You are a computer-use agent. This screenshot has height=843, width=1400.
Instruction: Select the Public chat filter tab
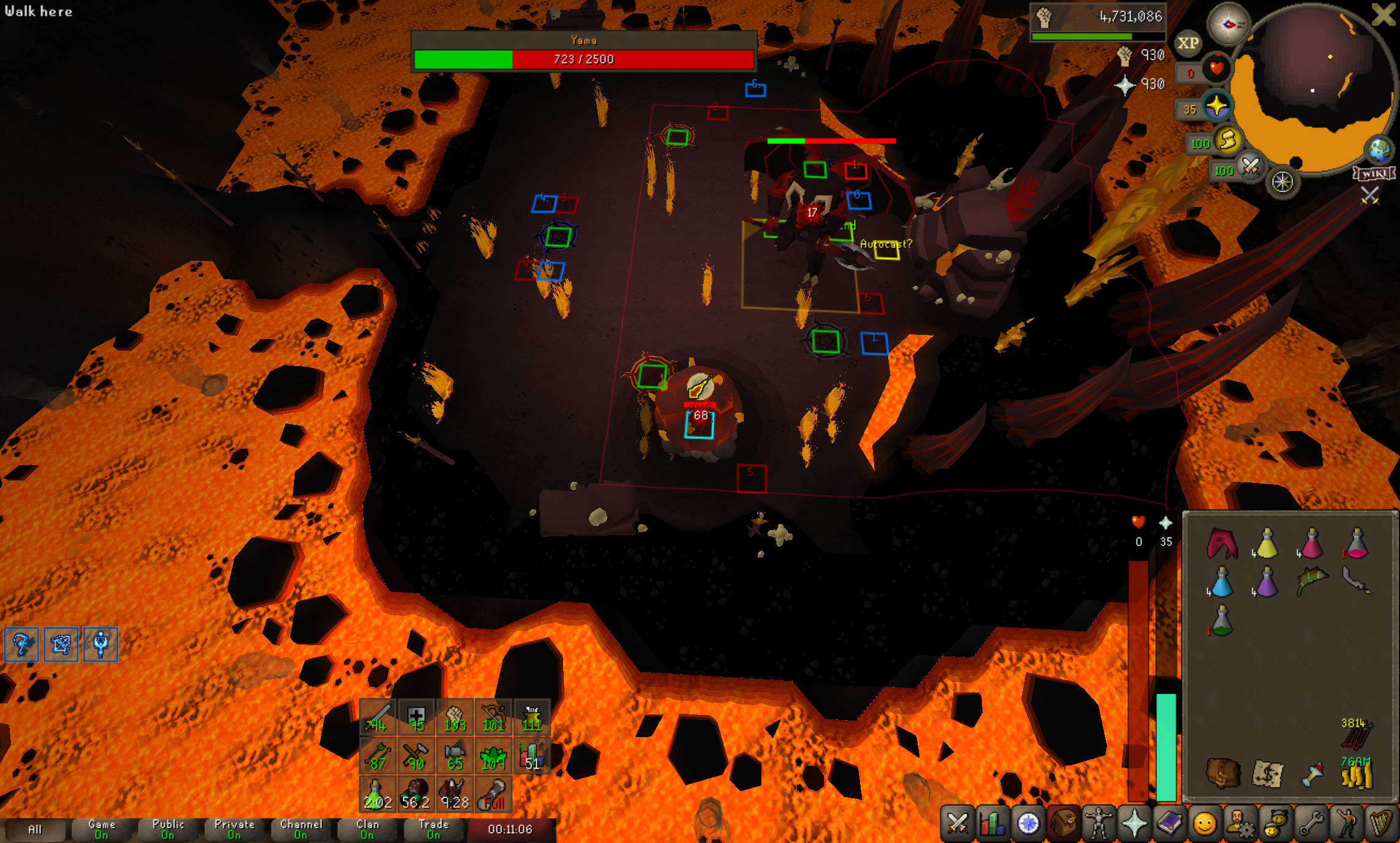tap(168, 830)
